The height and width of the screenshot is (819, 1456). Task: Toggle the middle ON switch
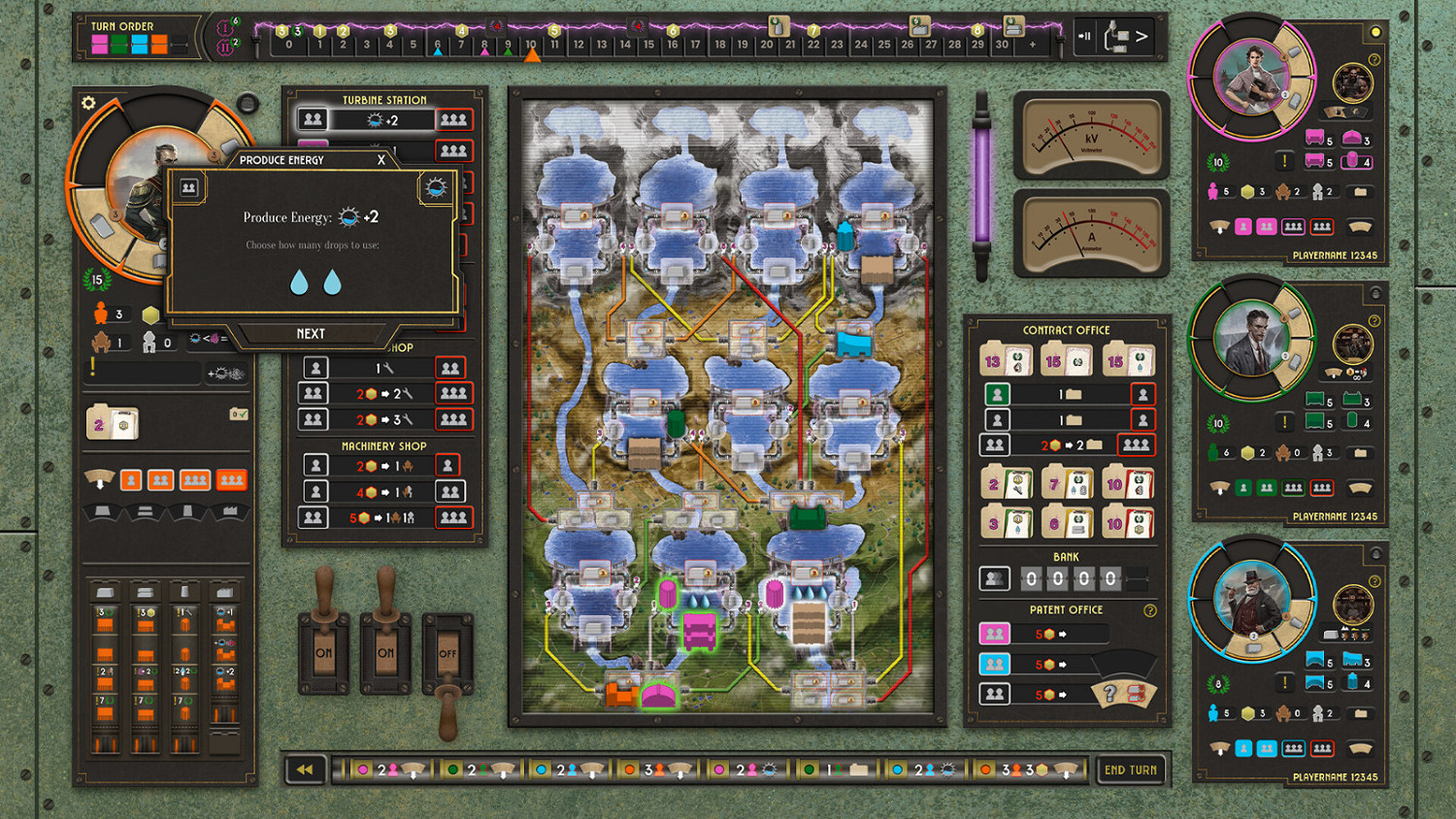coord(386,654)
